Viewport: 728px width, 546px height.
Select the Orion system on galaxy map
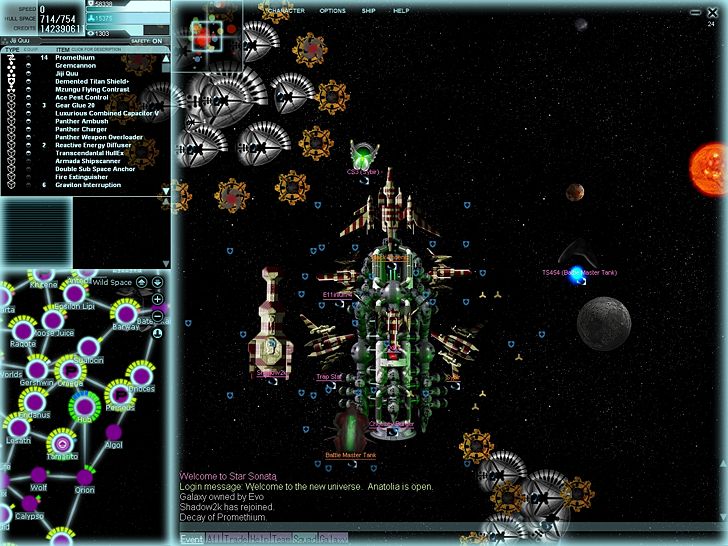click(x=83, y=475)
